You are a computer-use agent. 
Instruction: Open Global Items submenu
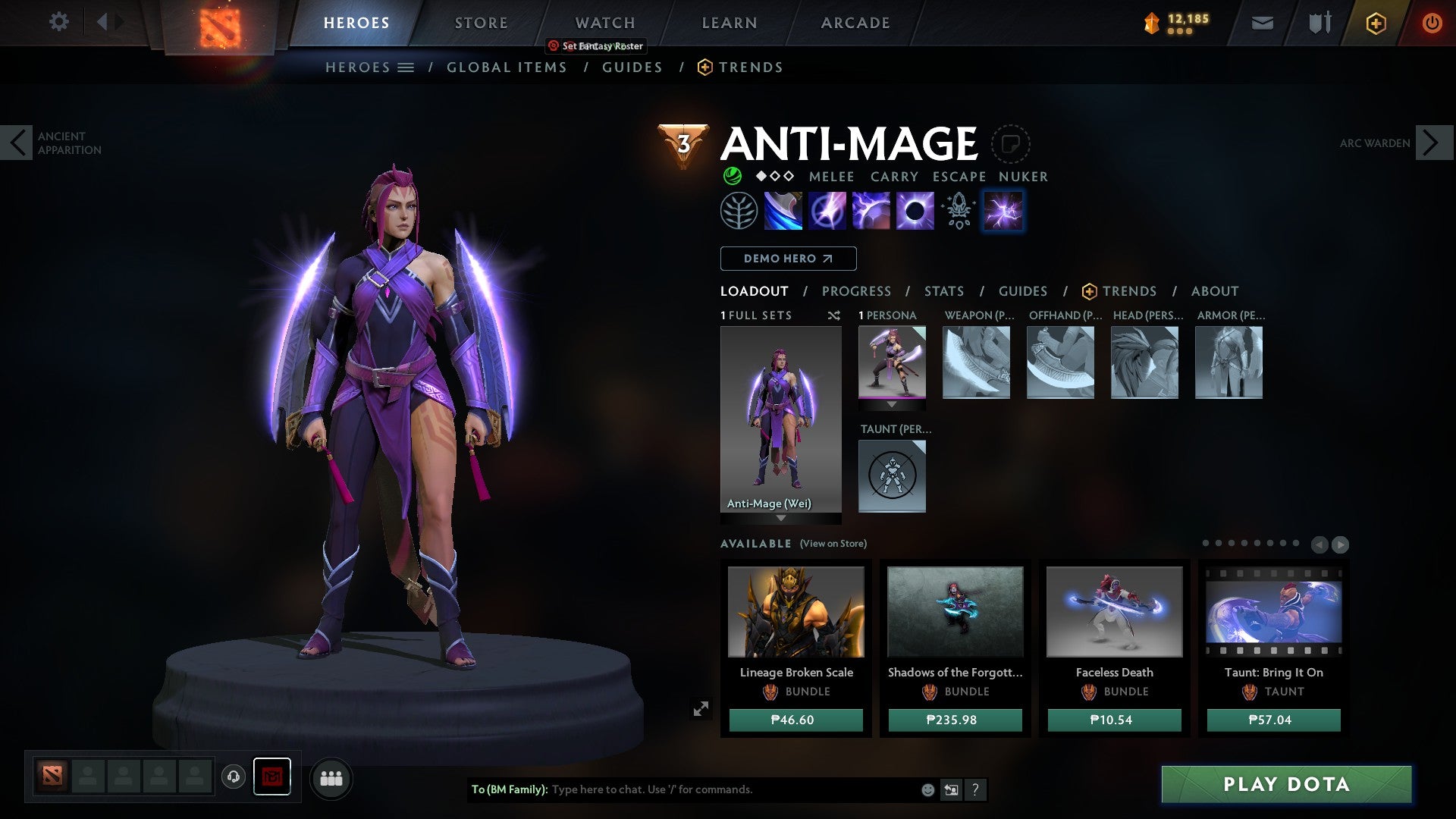(507, 67)
